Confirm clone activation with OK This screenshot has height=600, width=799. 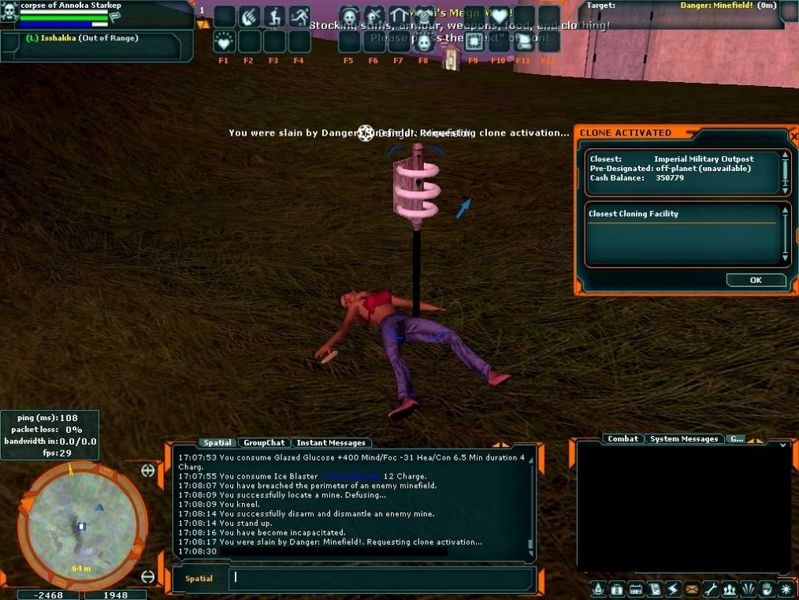[755, 280]
